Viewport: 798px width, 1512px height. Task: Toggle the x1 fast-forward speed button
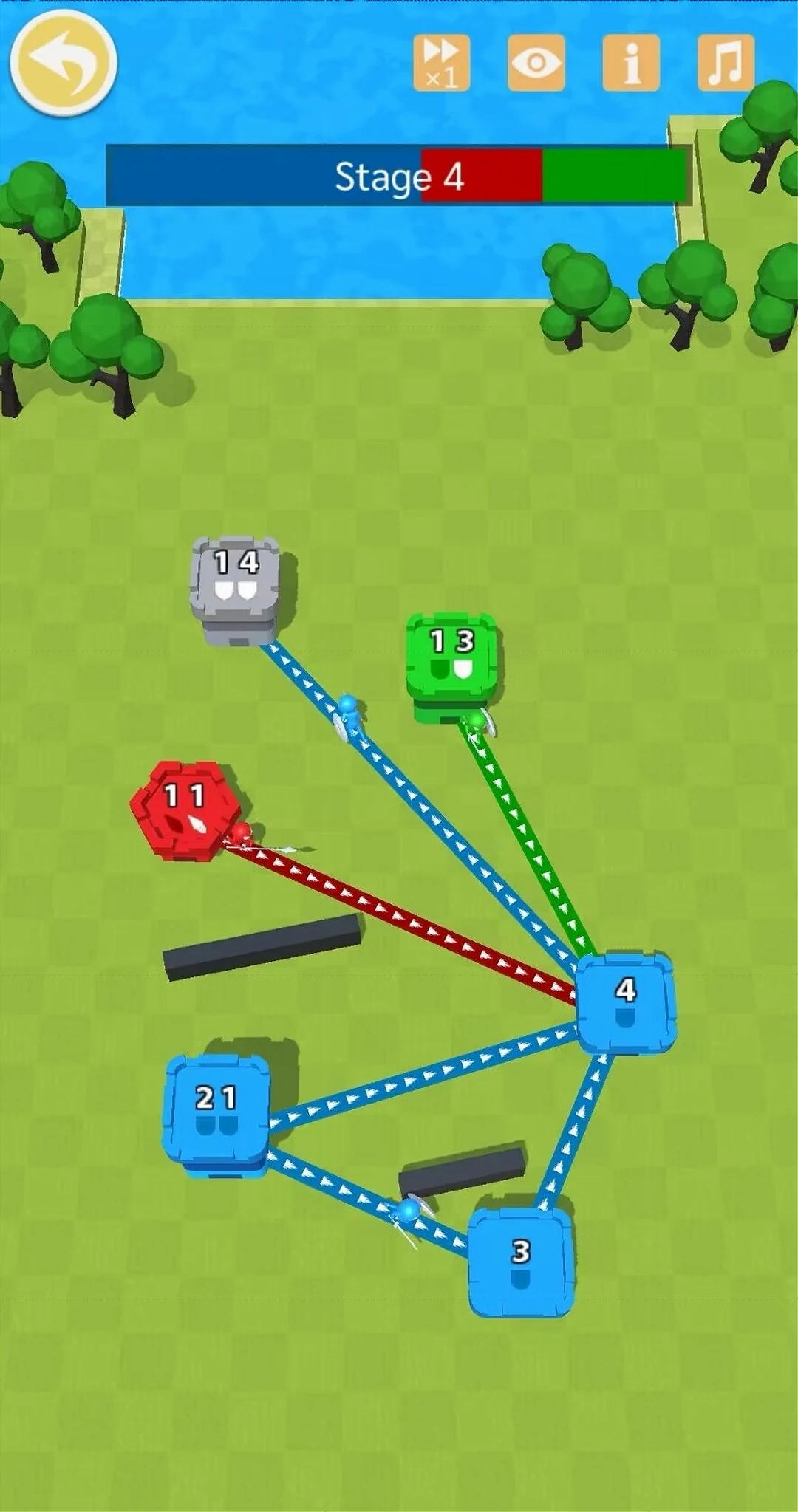[x=442, y=64]
